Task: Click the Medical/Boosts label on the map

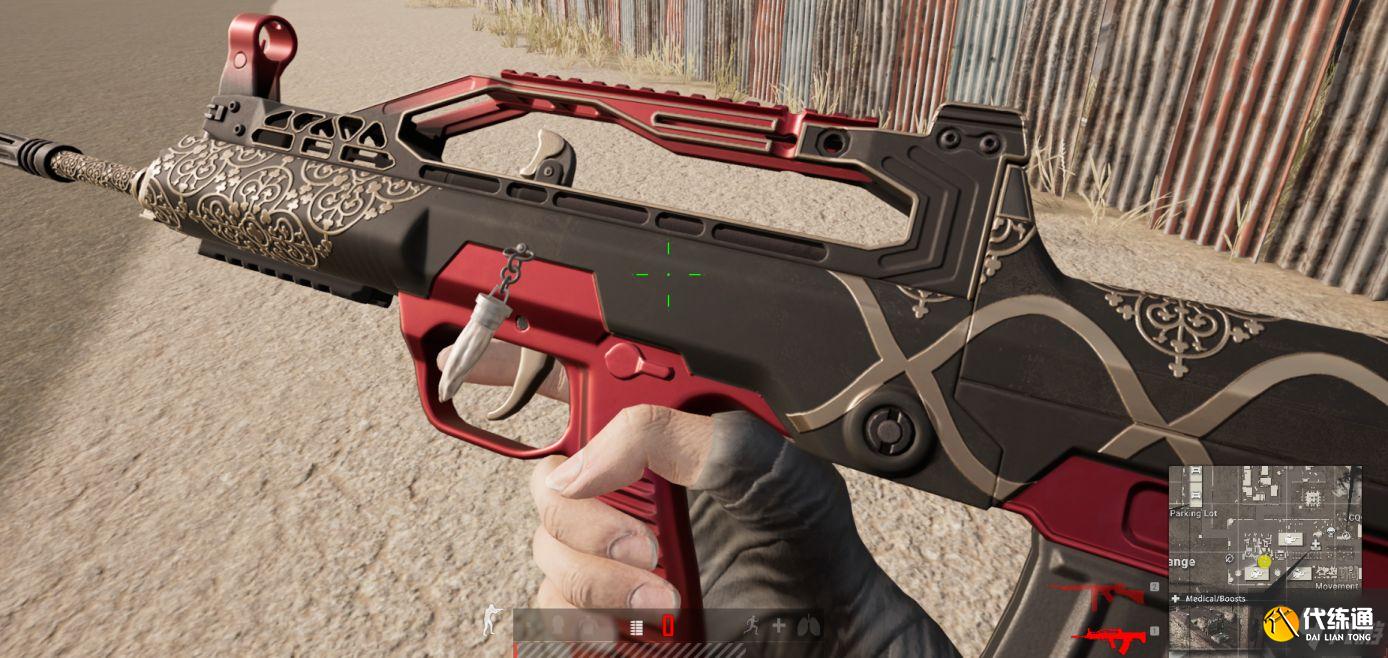Action: [1214, 599]
